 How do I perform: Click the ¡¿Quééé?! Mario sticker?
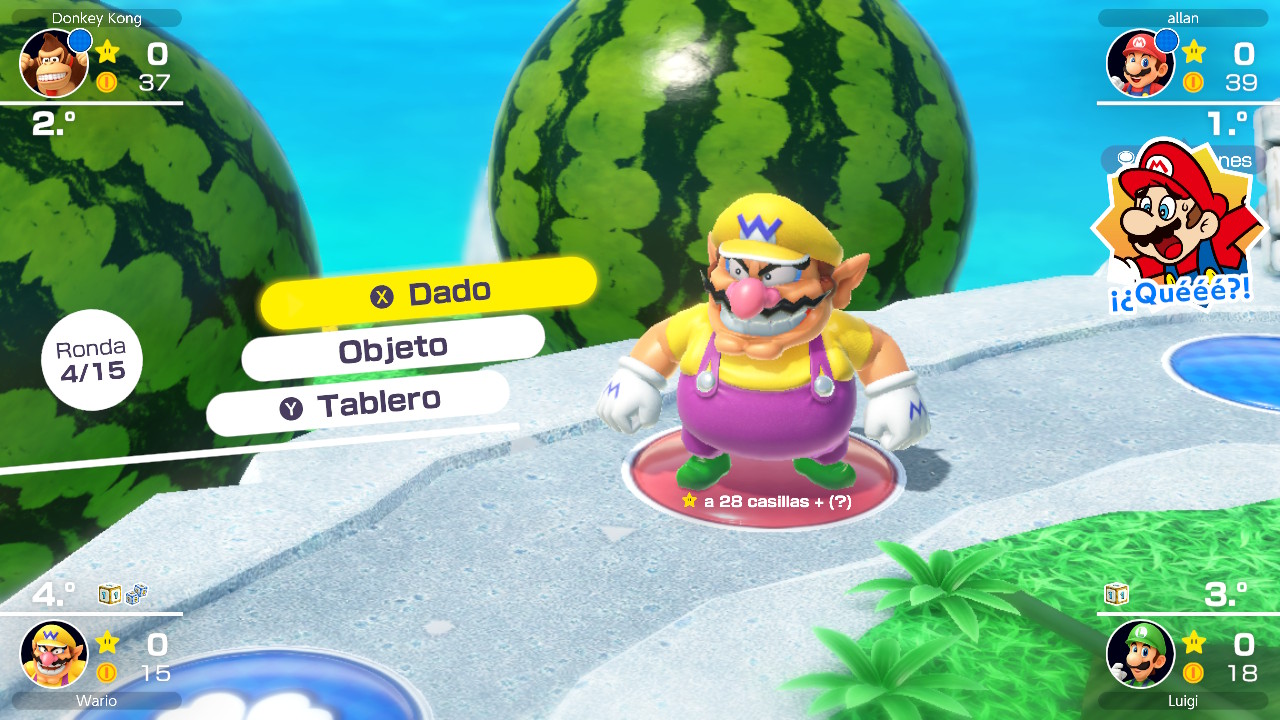tap(1178, 228)
